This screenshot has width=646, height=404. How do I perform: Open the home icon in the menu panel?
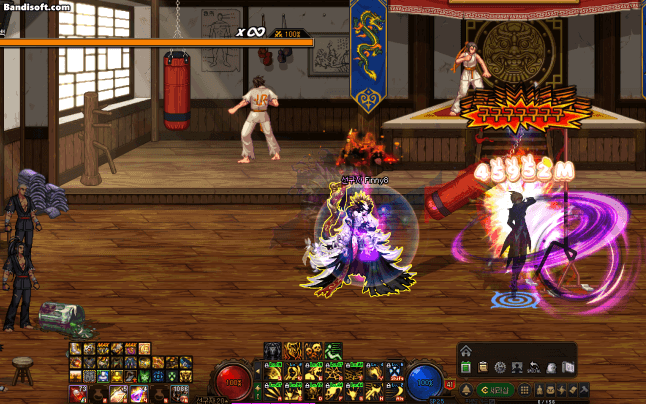pyautogui.click(x=466, y=349)
